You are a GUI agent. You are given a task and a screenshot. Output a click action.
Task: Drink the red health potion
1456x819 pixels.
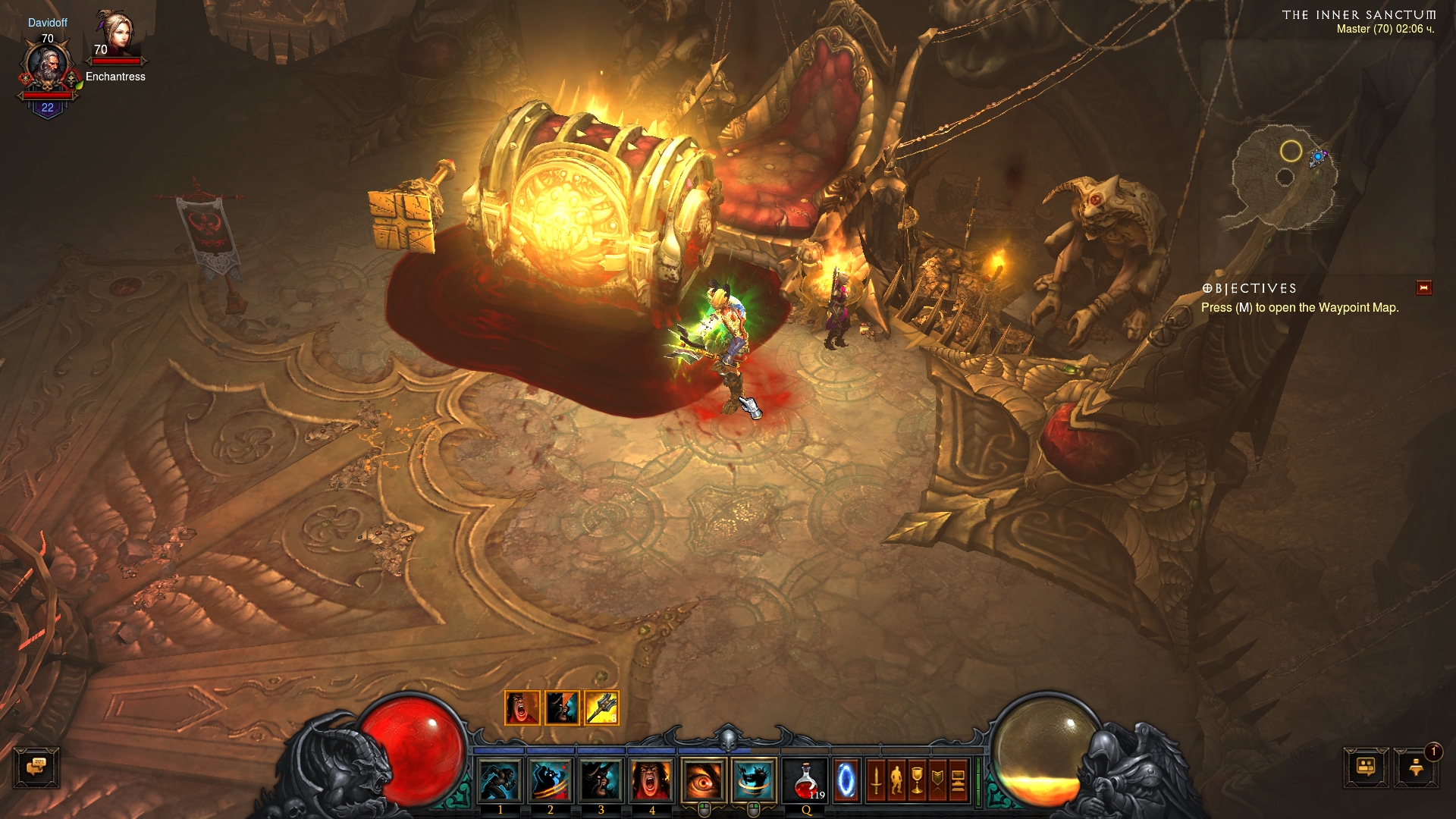tap(805, 781)
